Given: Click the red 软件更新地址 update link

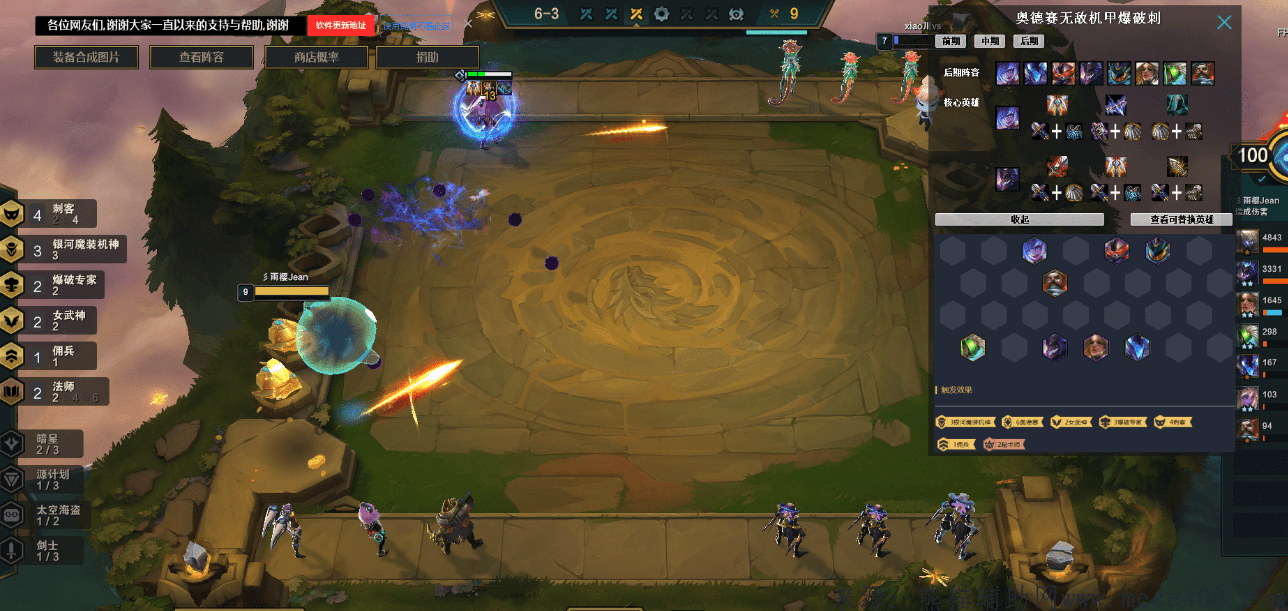Looking at the screenshot, I should coord(340,25).
